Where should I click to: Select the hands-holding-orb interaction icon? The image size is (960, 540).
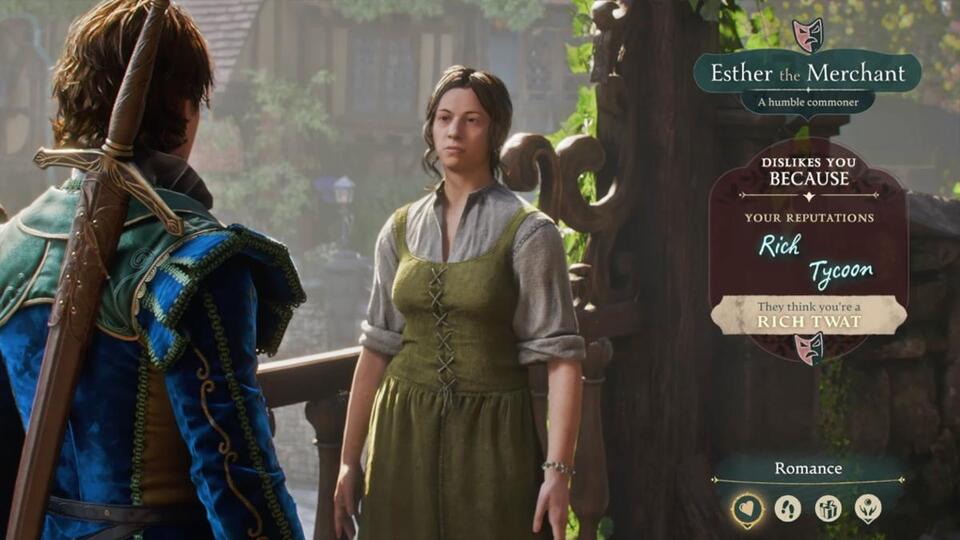pyautogui.click(x=868, y=509)
